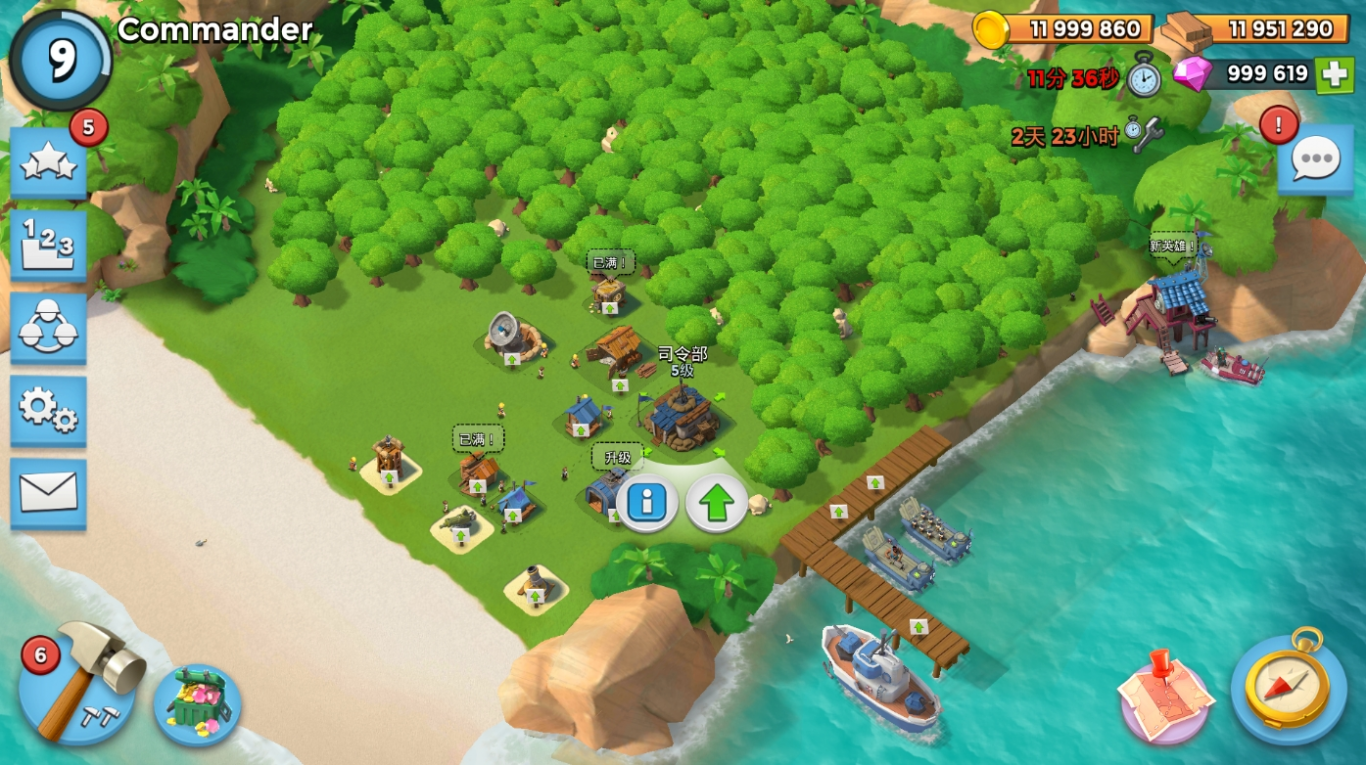Open the task force menu
Screen dimensions: 1366x765
48,329
